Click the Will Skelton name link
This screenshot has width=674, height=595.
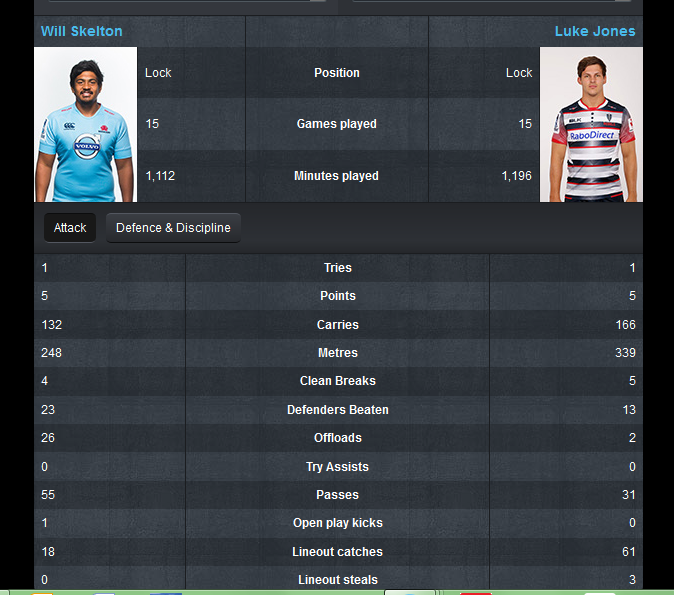point(82,31)
